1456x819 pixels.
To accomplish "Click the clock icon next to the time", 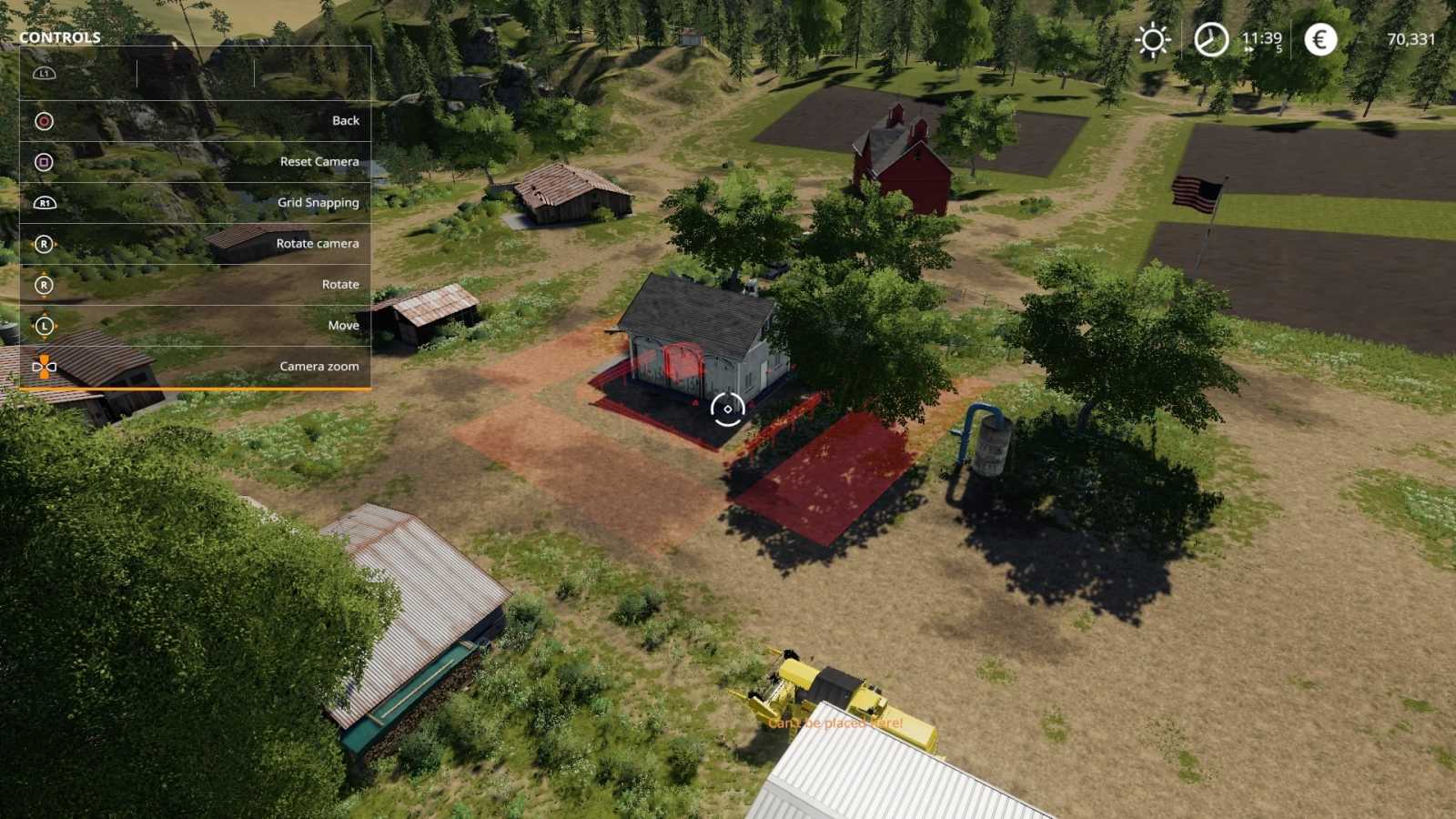I will point(1210,40).
